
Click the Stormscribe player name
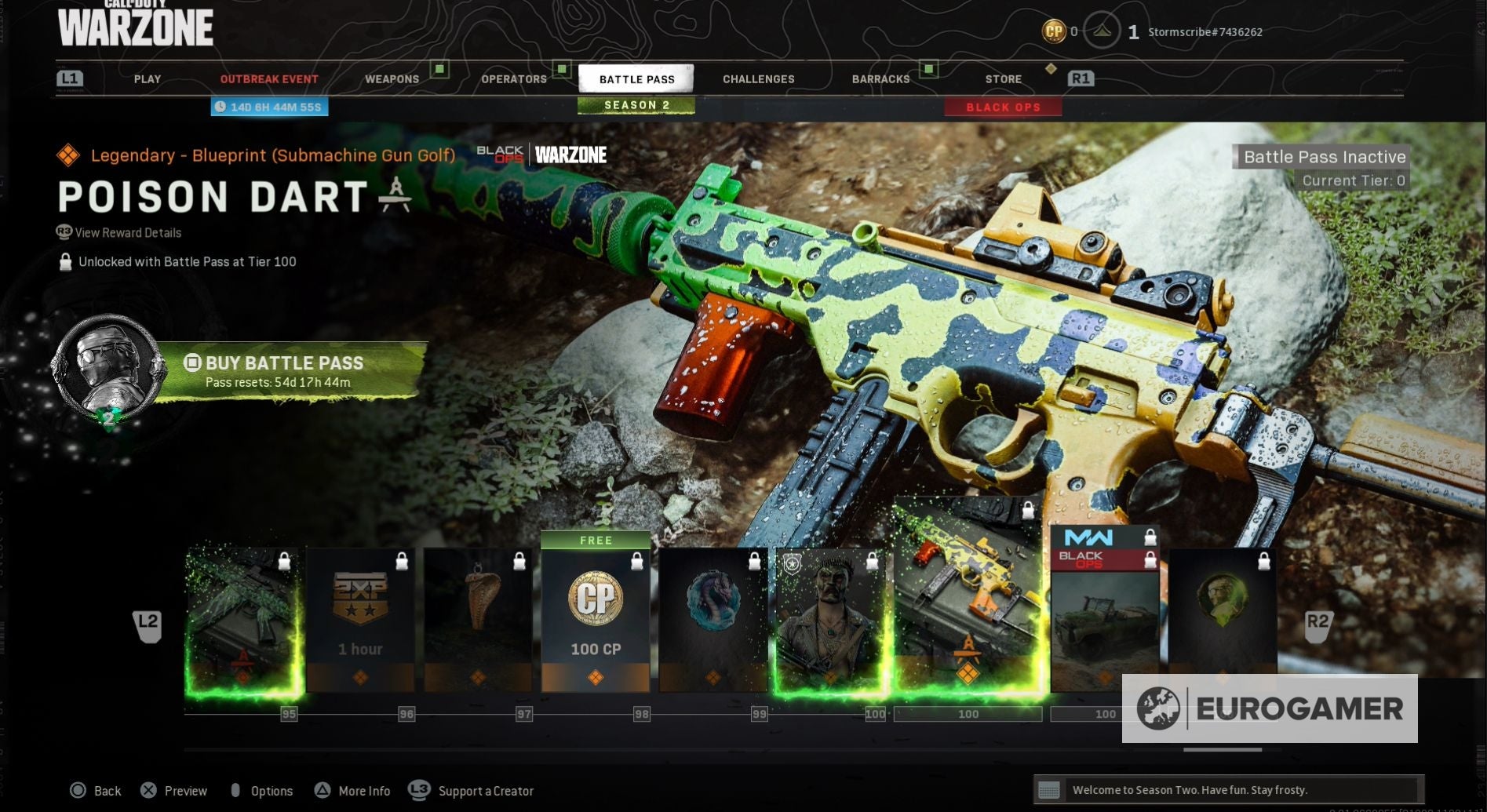pos(1205,32)
